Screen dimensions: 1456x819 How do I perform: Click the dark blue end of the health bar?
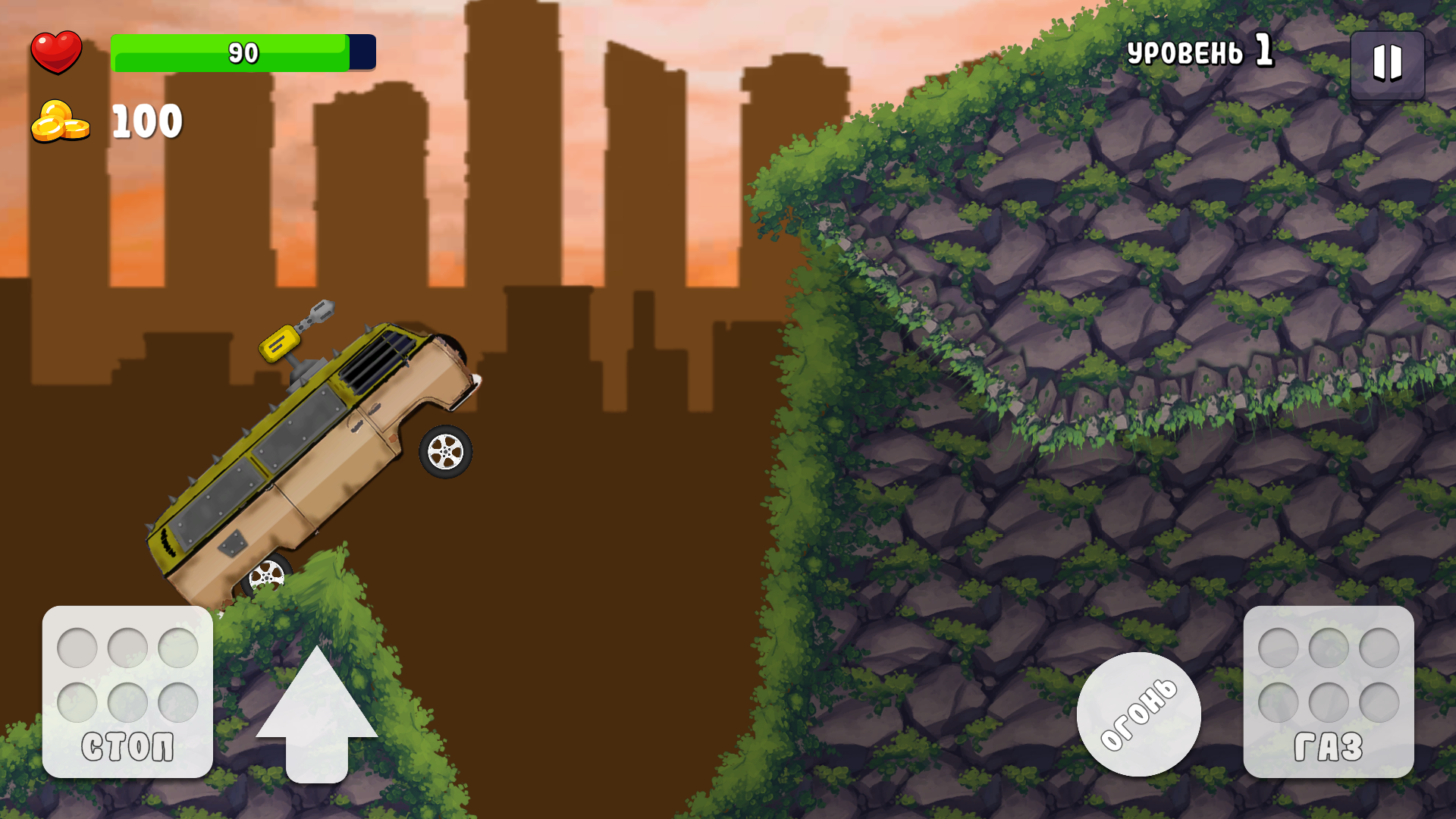pyautogui.click(x=361, y=52)
